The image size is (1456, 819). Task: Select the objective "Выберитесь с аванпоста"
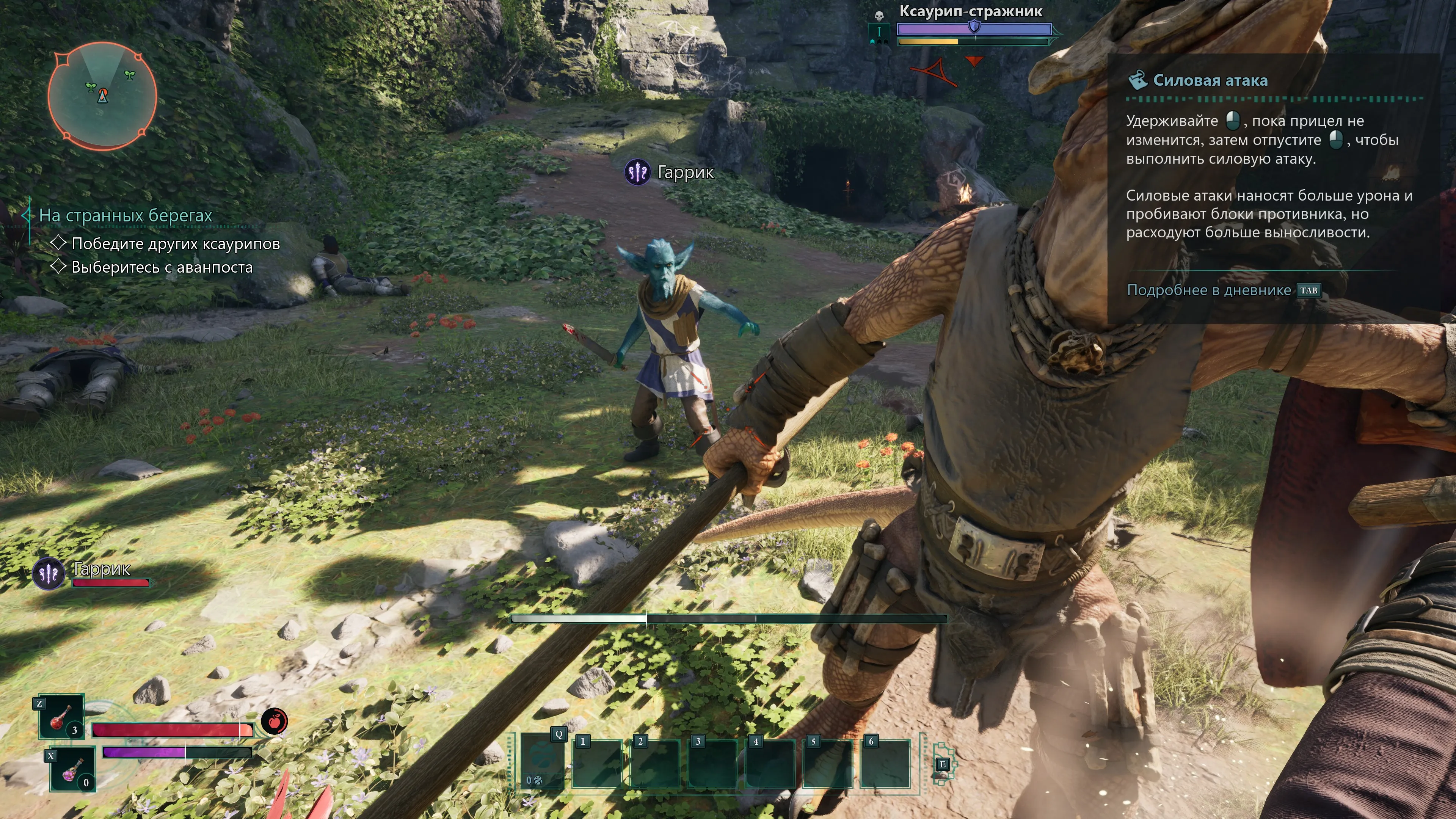coord(162,267)
